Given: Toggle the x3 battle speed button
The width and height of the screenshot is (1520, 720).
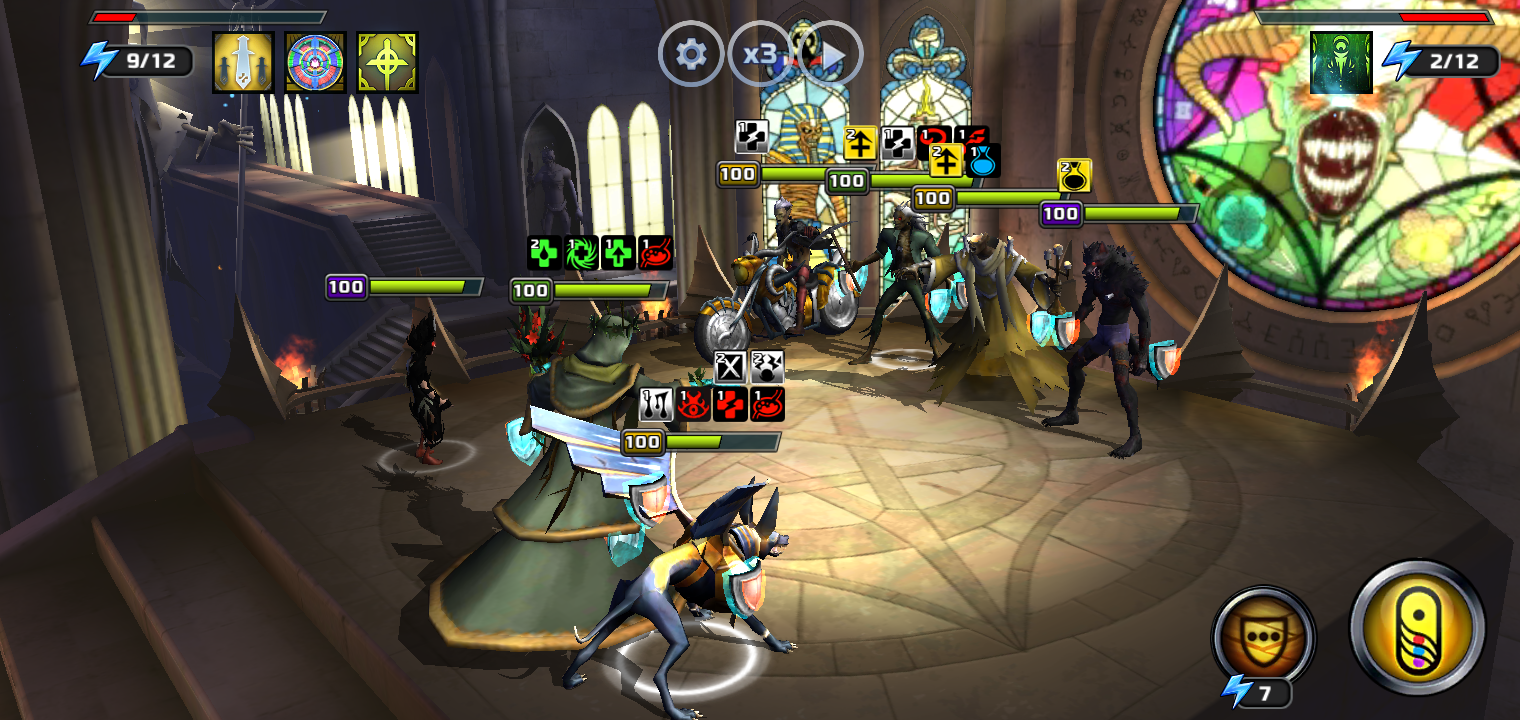Looking at the screenshot, I should click(x=761, y=53).
